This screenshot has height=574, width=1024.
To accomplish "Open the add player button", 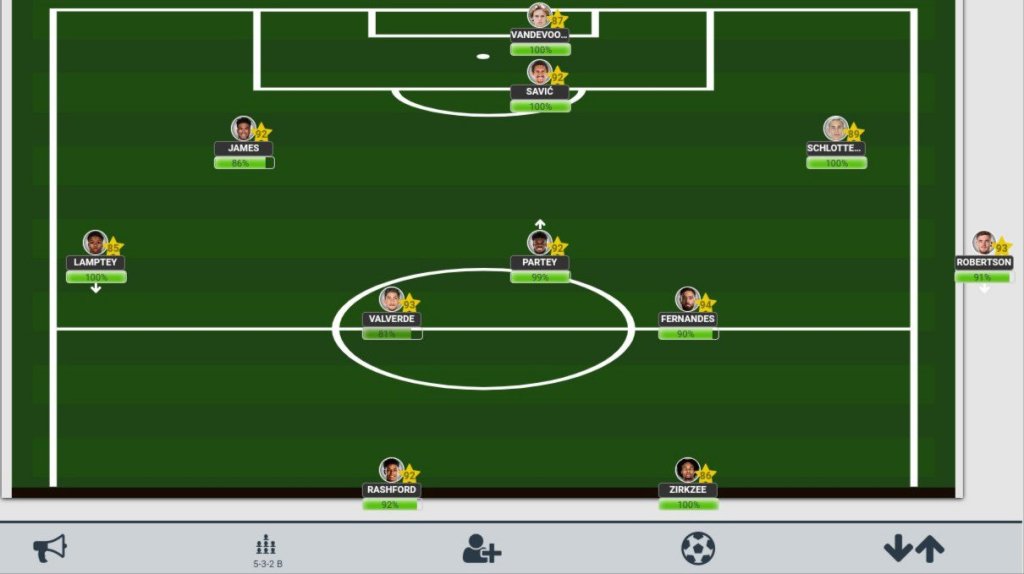I will click(481, 548).
